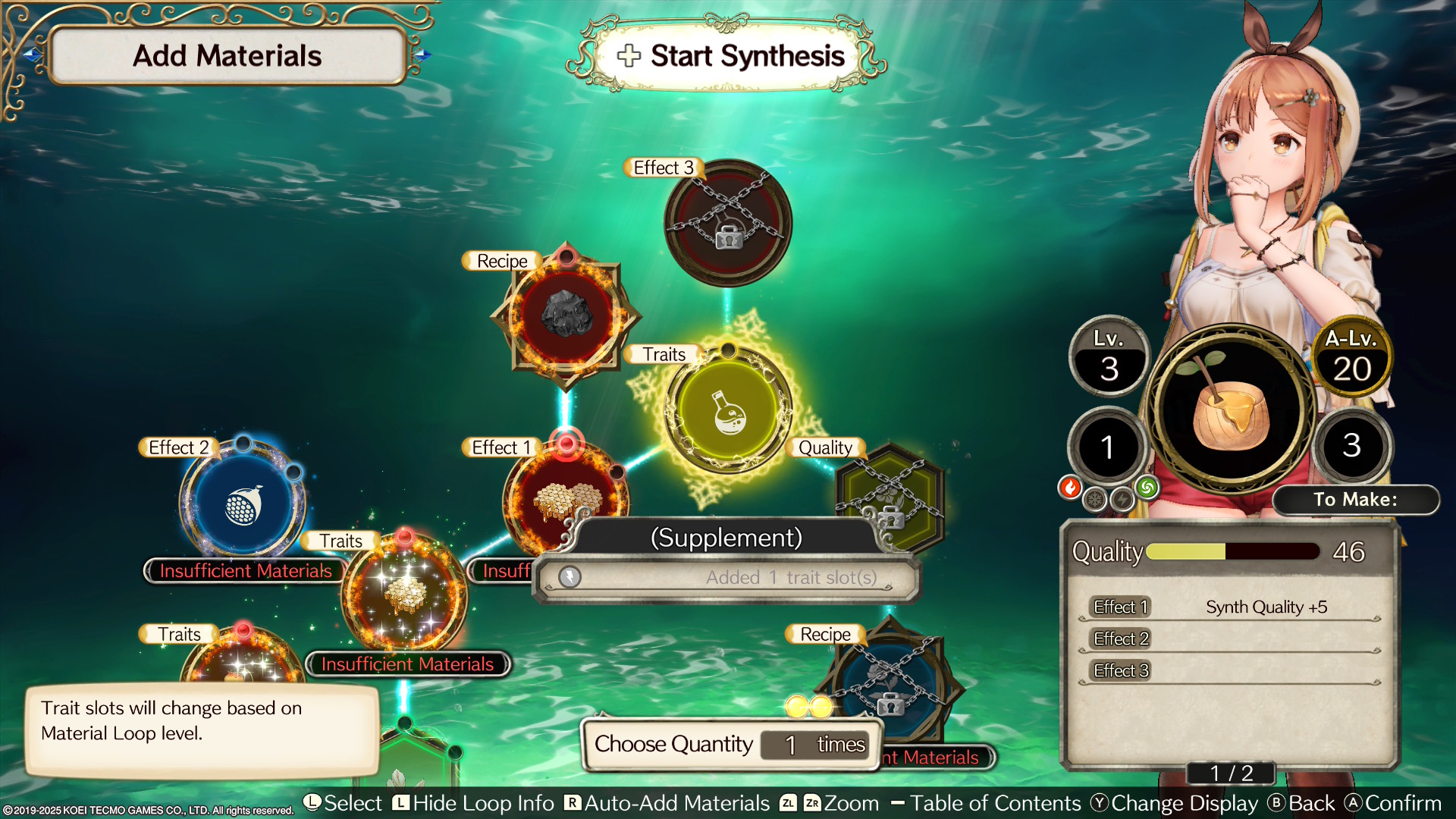Viewport: 1456px width, 819px height.
Task: Click the Start Synthesis button
Action: pos(731,56)
